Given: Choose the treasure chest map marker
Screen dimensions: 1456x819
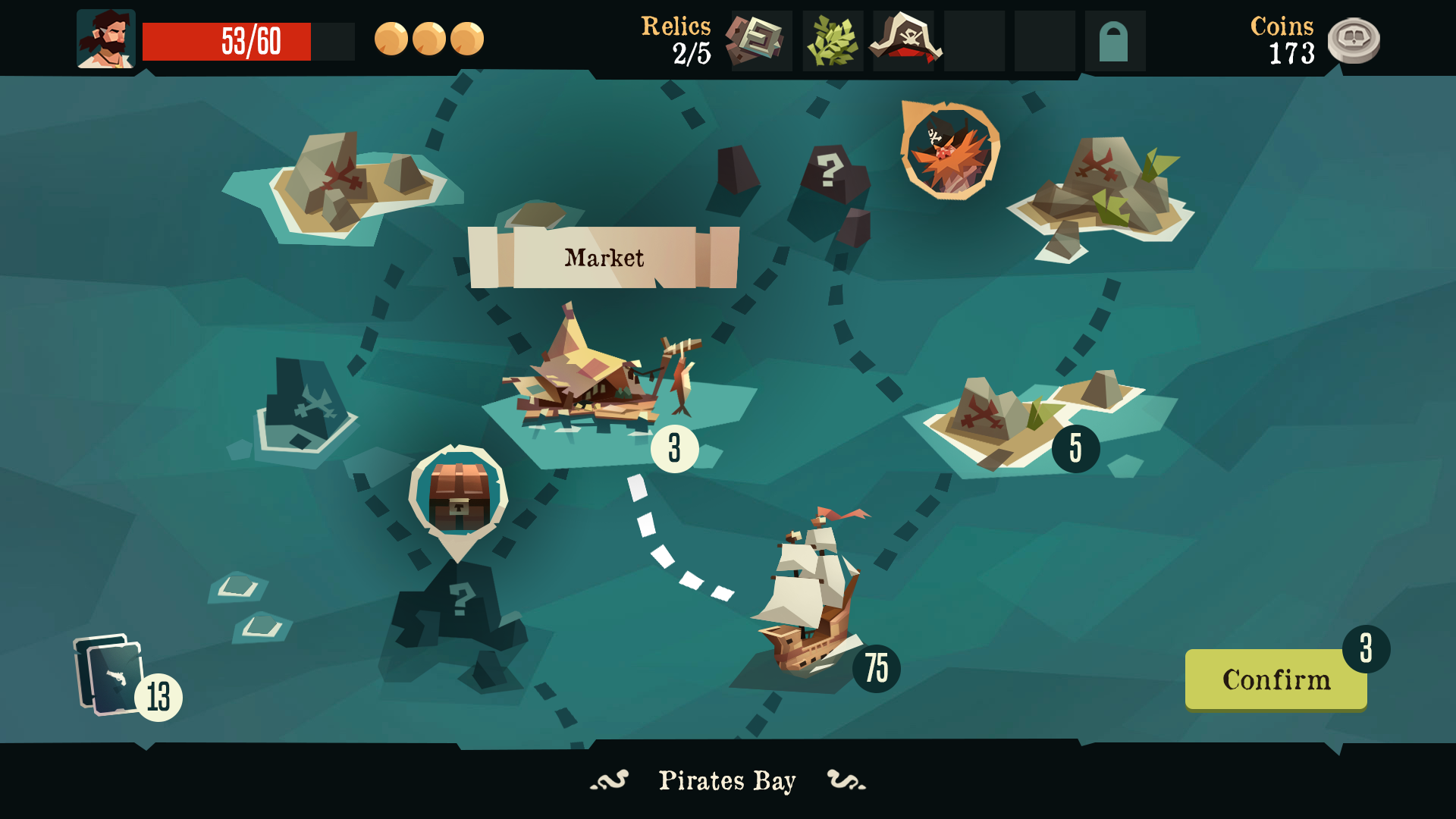Looking at the screenshot, I should tap(458, 496).
